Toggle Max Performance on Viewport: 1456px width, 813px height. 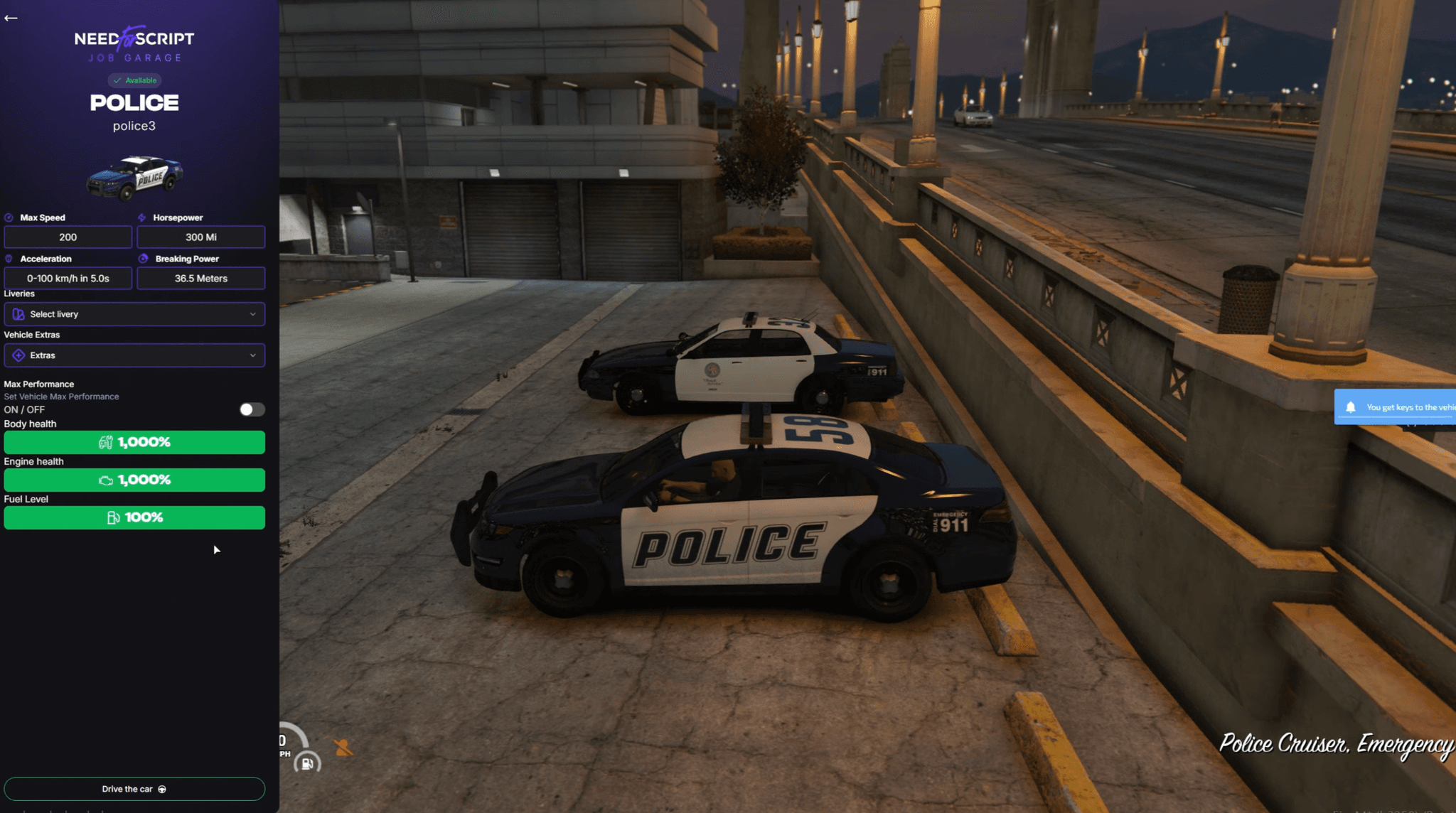[252, 409]
